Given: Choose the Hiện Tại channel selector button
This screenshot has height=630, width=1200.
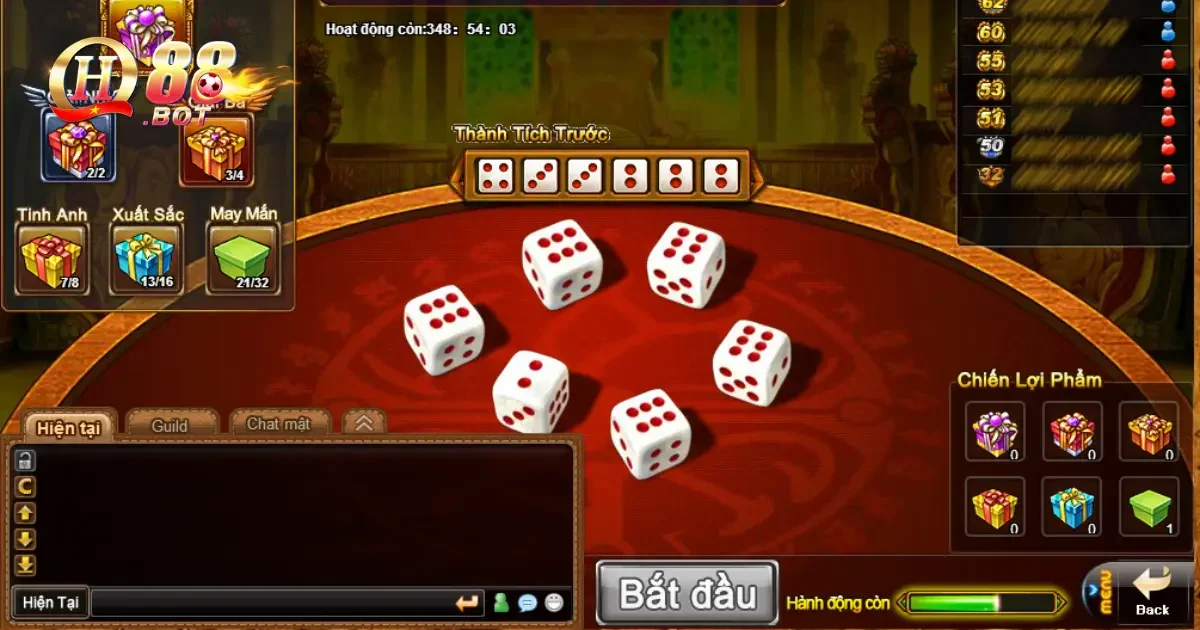Looking at the screenshot, I should tap(51, 603).
